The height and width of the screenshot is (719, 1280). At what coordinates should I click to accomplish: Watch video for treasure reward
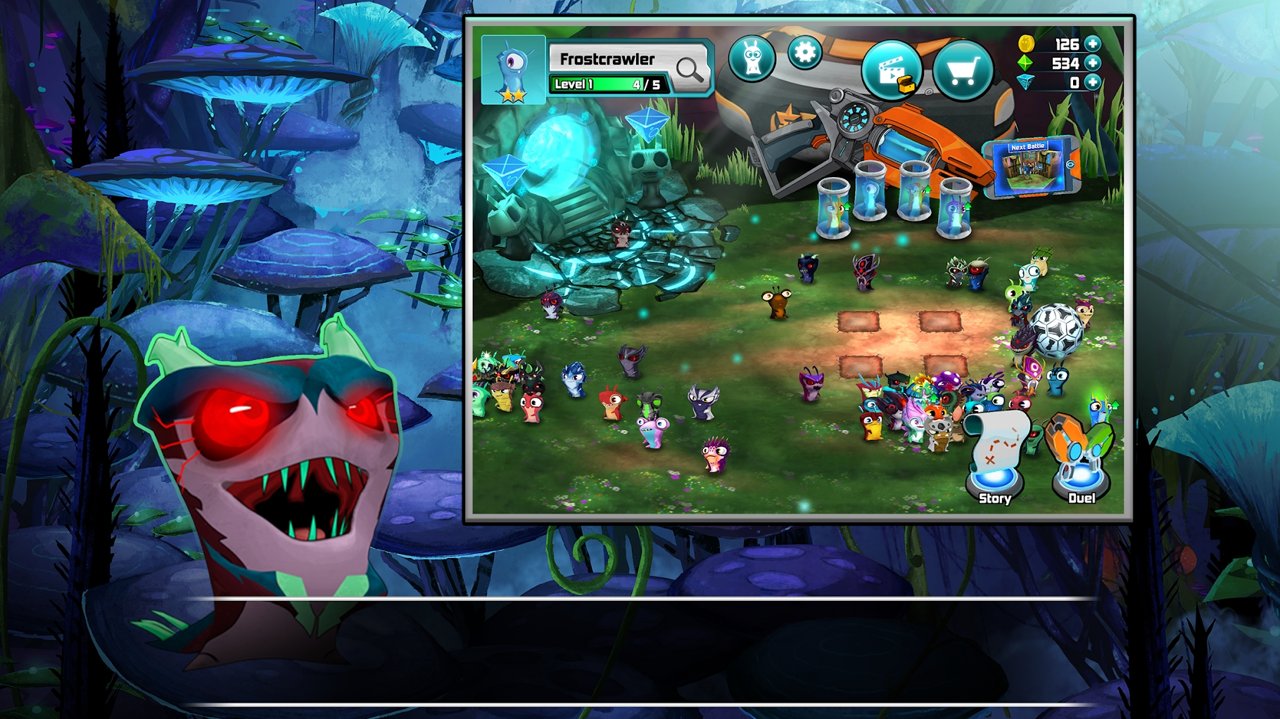(x=891, y=69)
